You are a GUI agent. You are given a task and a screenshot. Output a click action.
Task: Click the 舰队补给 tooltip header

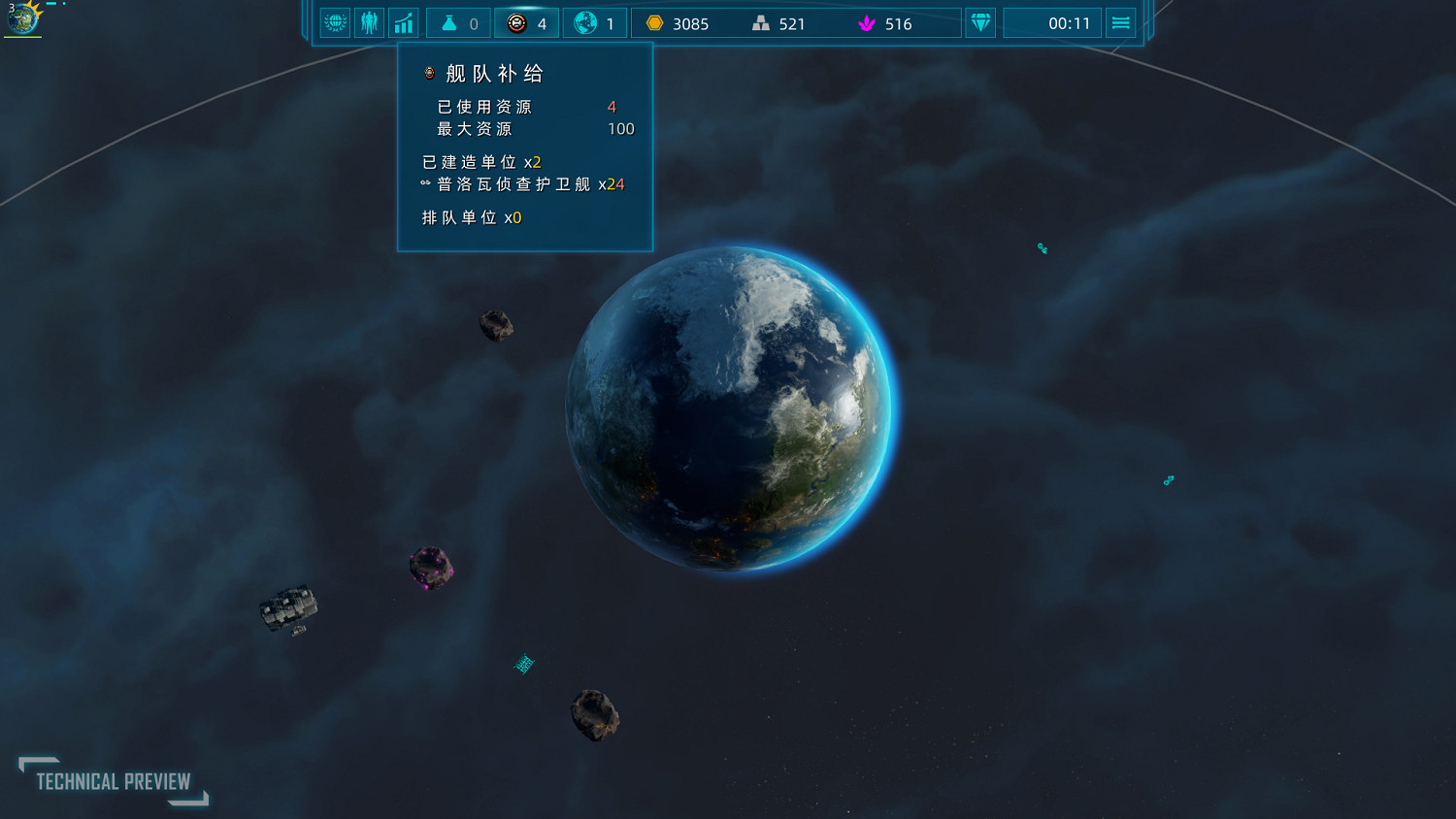coord(495,73)
